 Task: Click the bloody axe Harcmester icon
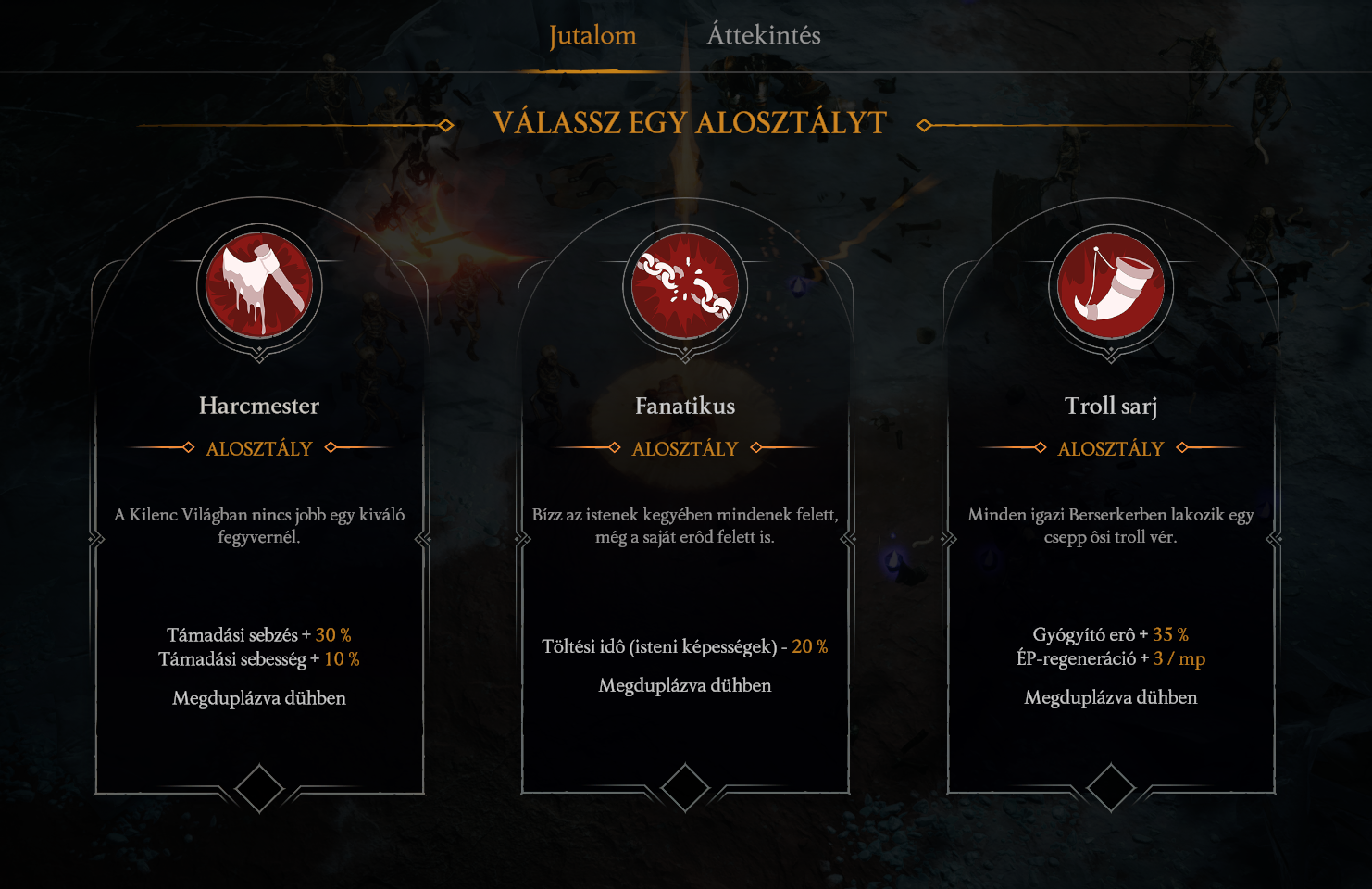click(x=259, y=285)
